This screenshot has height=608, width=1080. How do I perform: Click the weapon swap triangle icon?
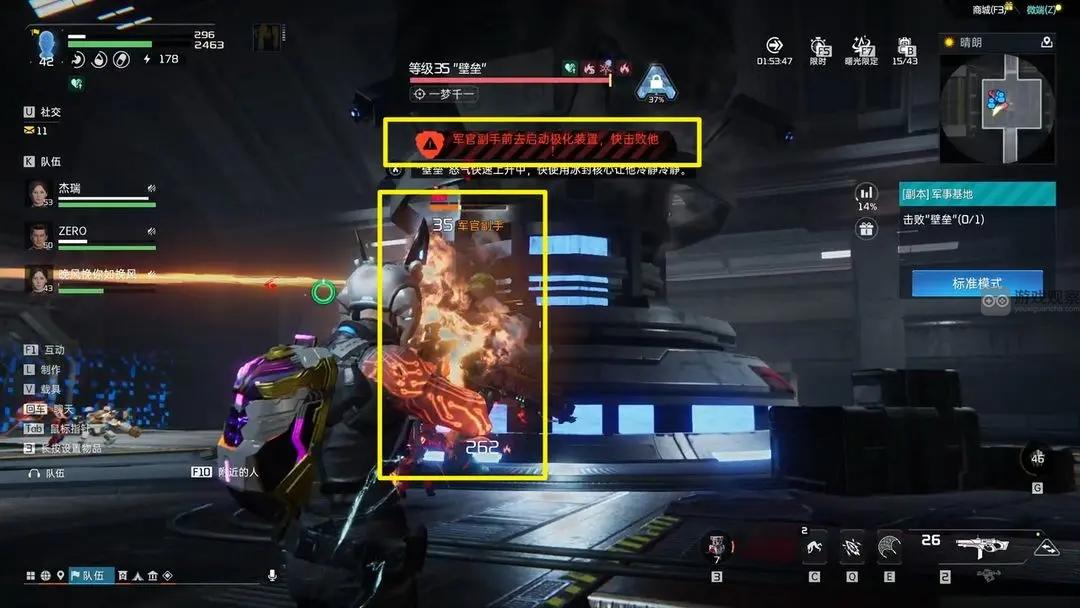pyautogui.click(x=1046, y=547)
